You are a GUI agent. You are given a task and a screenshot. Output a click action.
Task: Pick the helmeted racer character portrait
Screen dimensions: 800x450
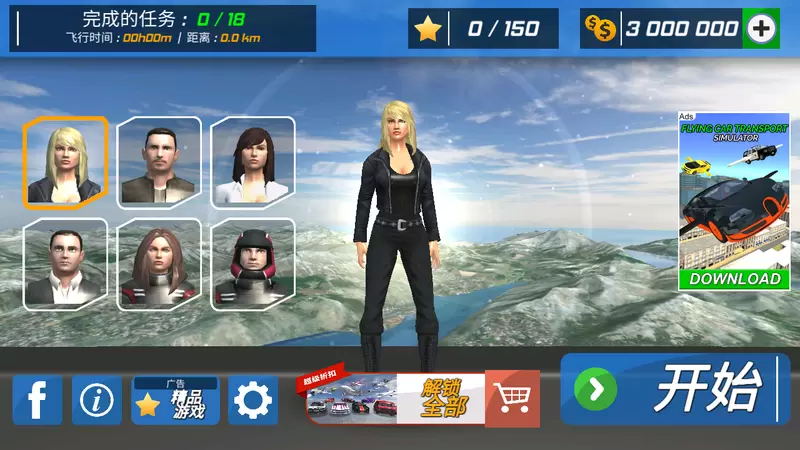(253, 262)
